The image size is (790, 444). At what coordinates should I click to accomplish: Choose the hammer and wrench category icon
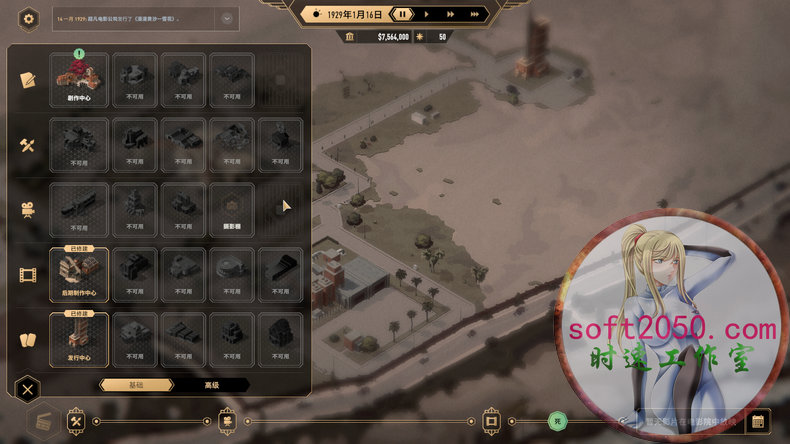pos(27,144)
